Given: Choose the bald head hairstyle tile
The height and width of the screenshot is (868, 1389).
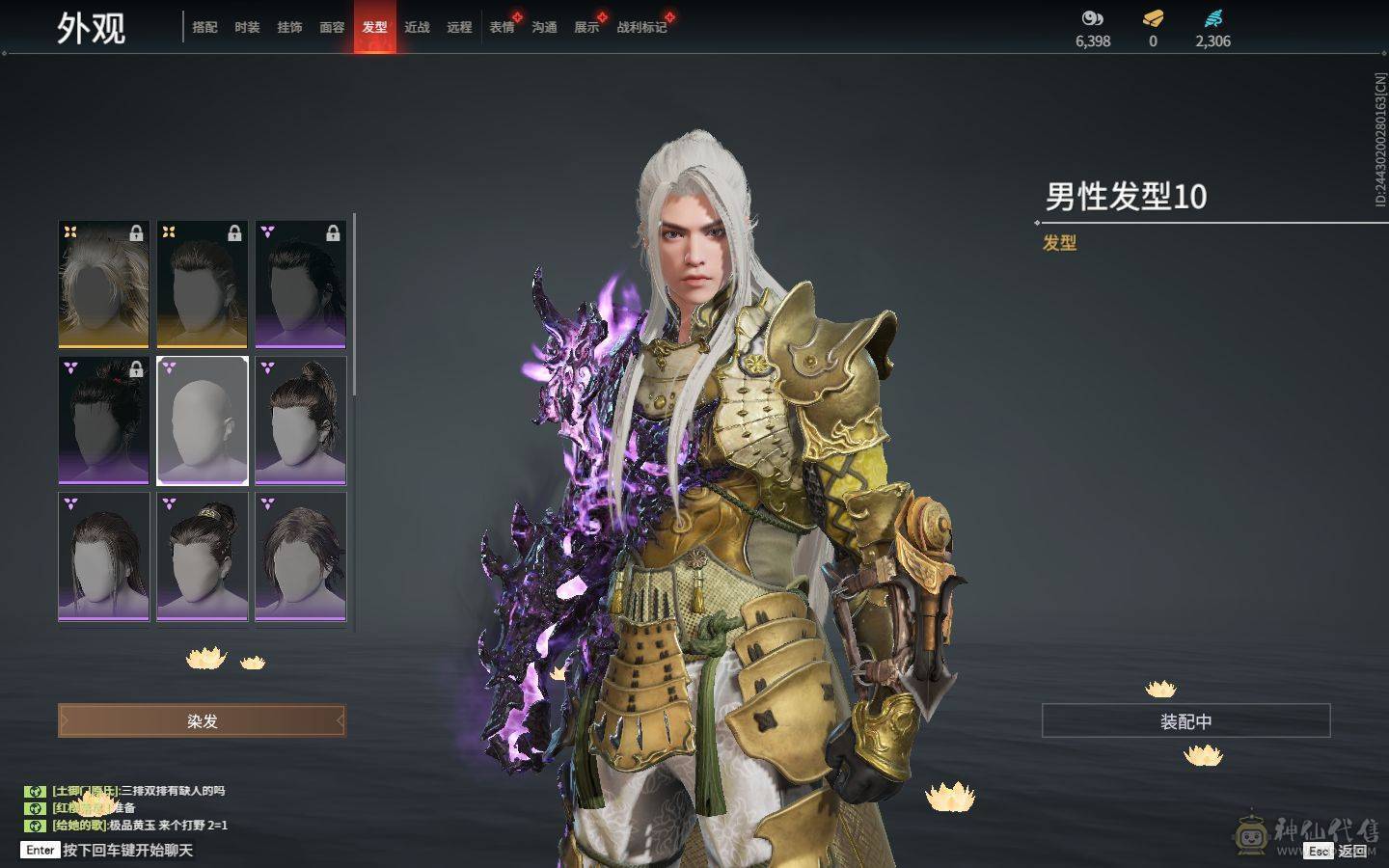Looking at the screenshot, I should pos(203,420).
